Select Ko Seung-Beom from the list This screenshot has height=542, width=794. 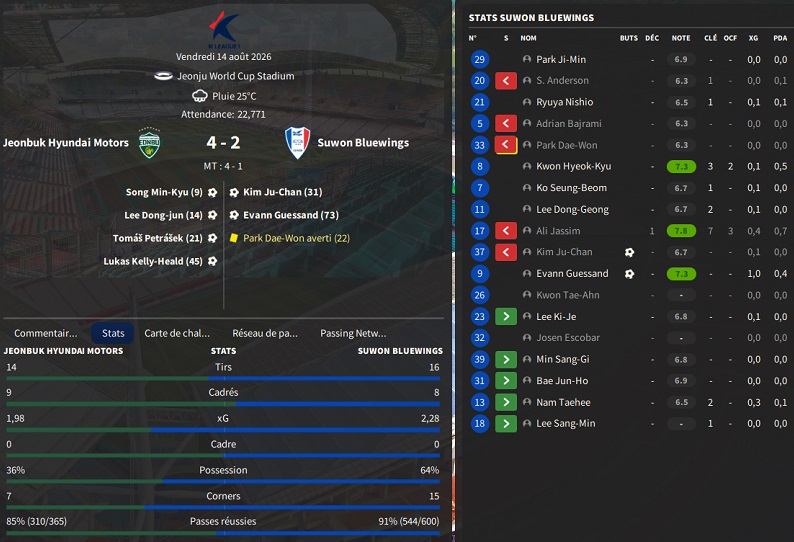click(x=571, y=188)
